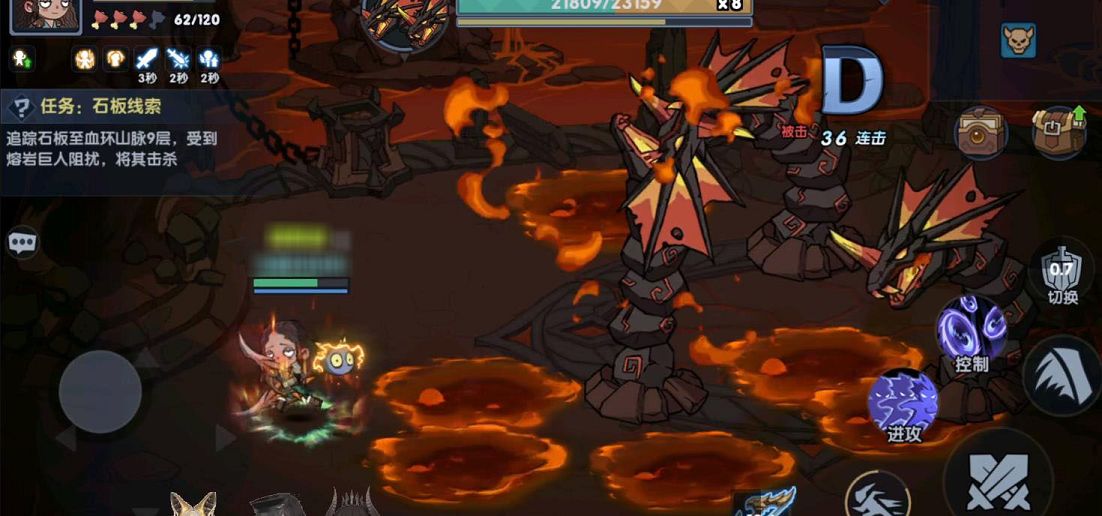Viewport: 1102px width, 516px height.
Task: Select the boss portrait at top
Action: [404, 19]
